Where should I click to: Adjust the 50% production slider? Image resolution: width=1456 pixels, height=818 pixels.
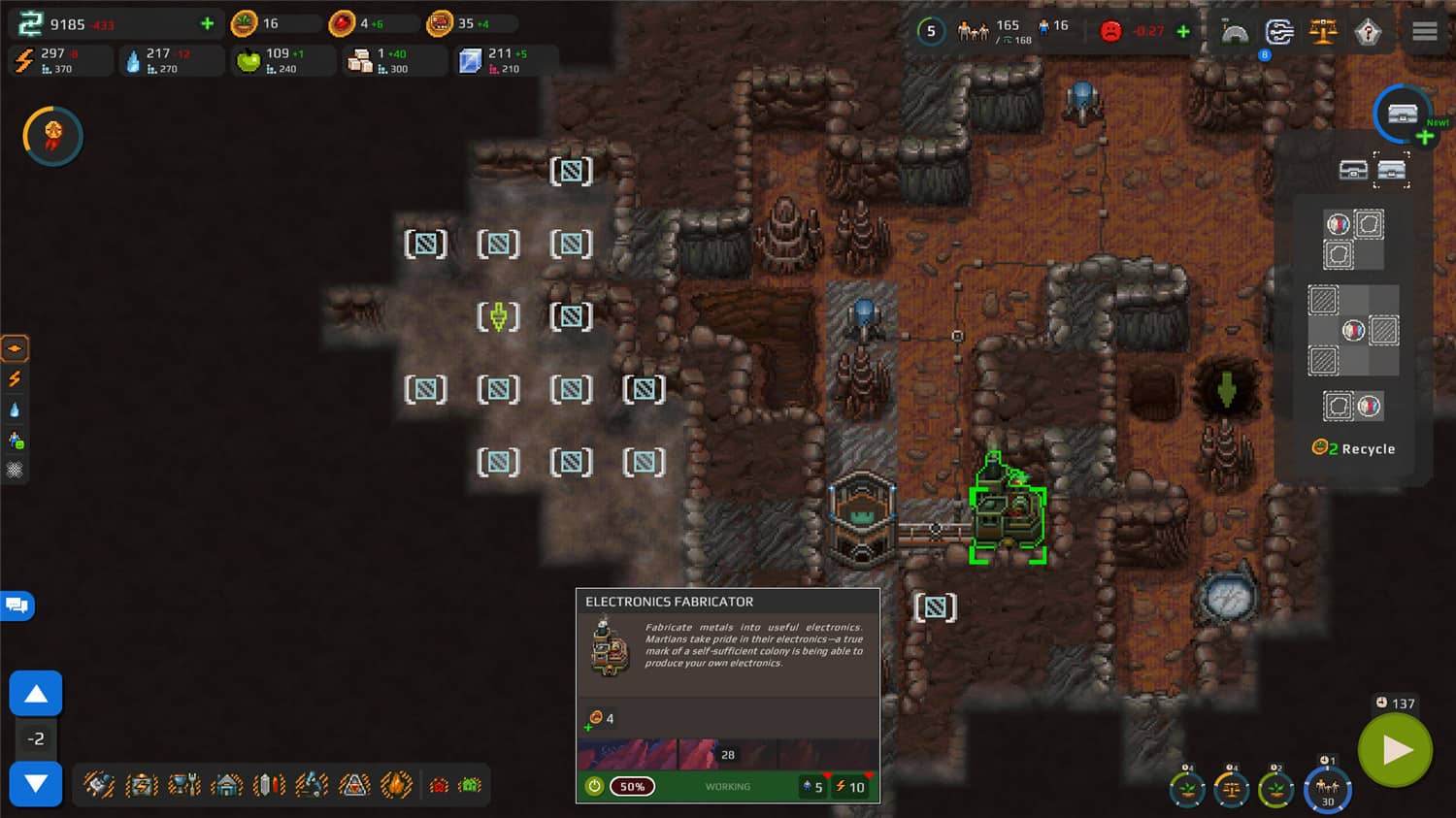coord(632,786)
